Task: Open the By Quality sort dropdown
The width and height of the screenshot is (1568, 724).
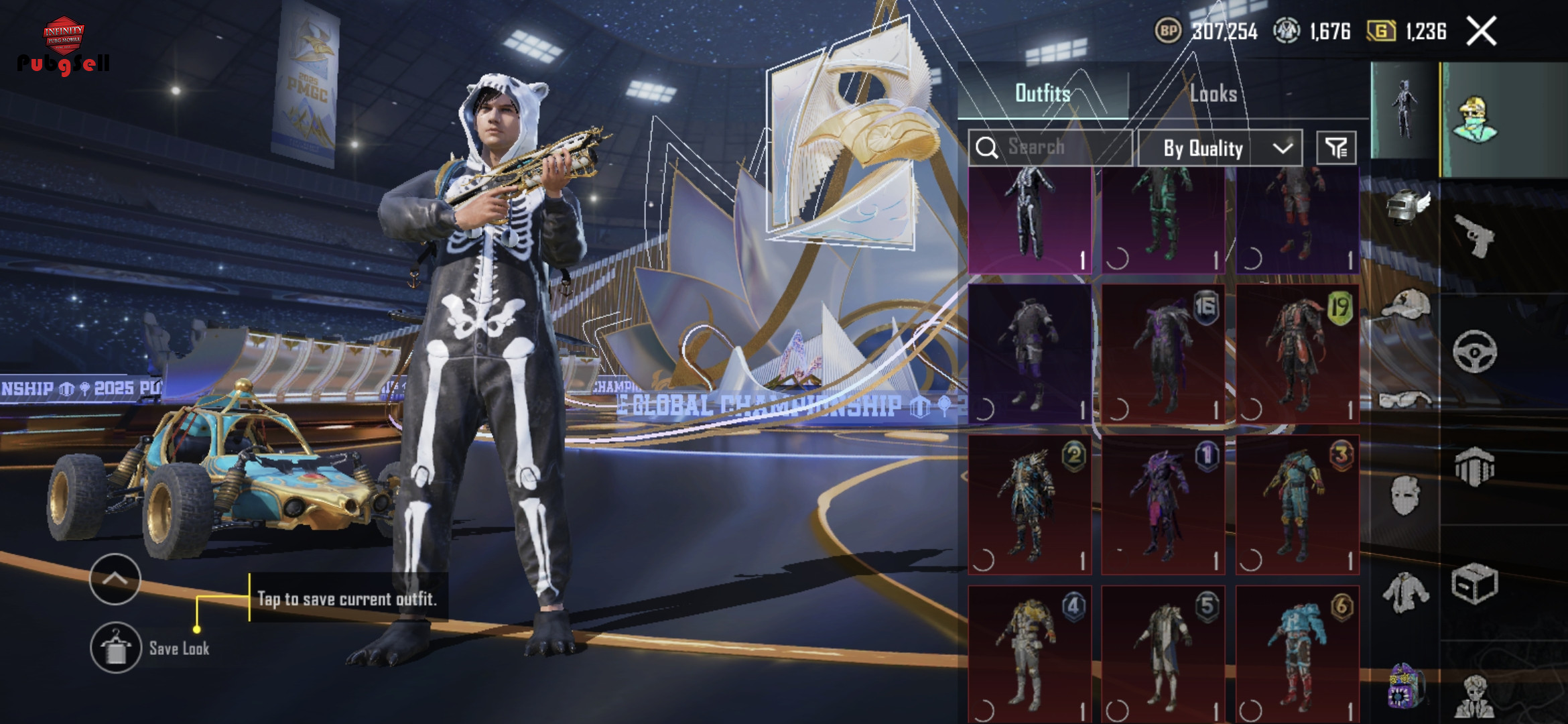Action: pos(1220,148)
